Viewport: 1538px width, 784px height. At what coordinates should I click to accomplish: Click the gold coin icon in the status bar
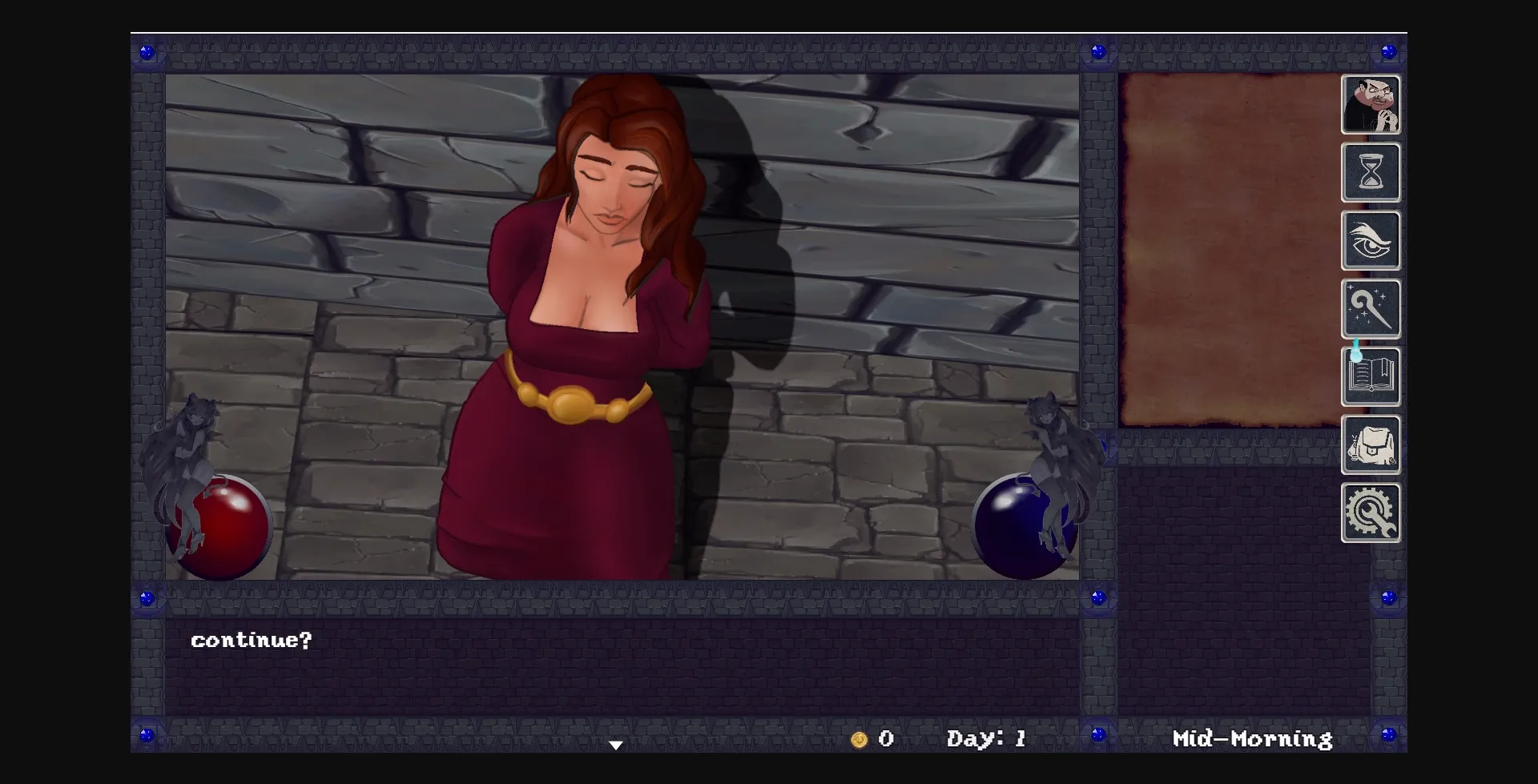(x=860, y=739)
